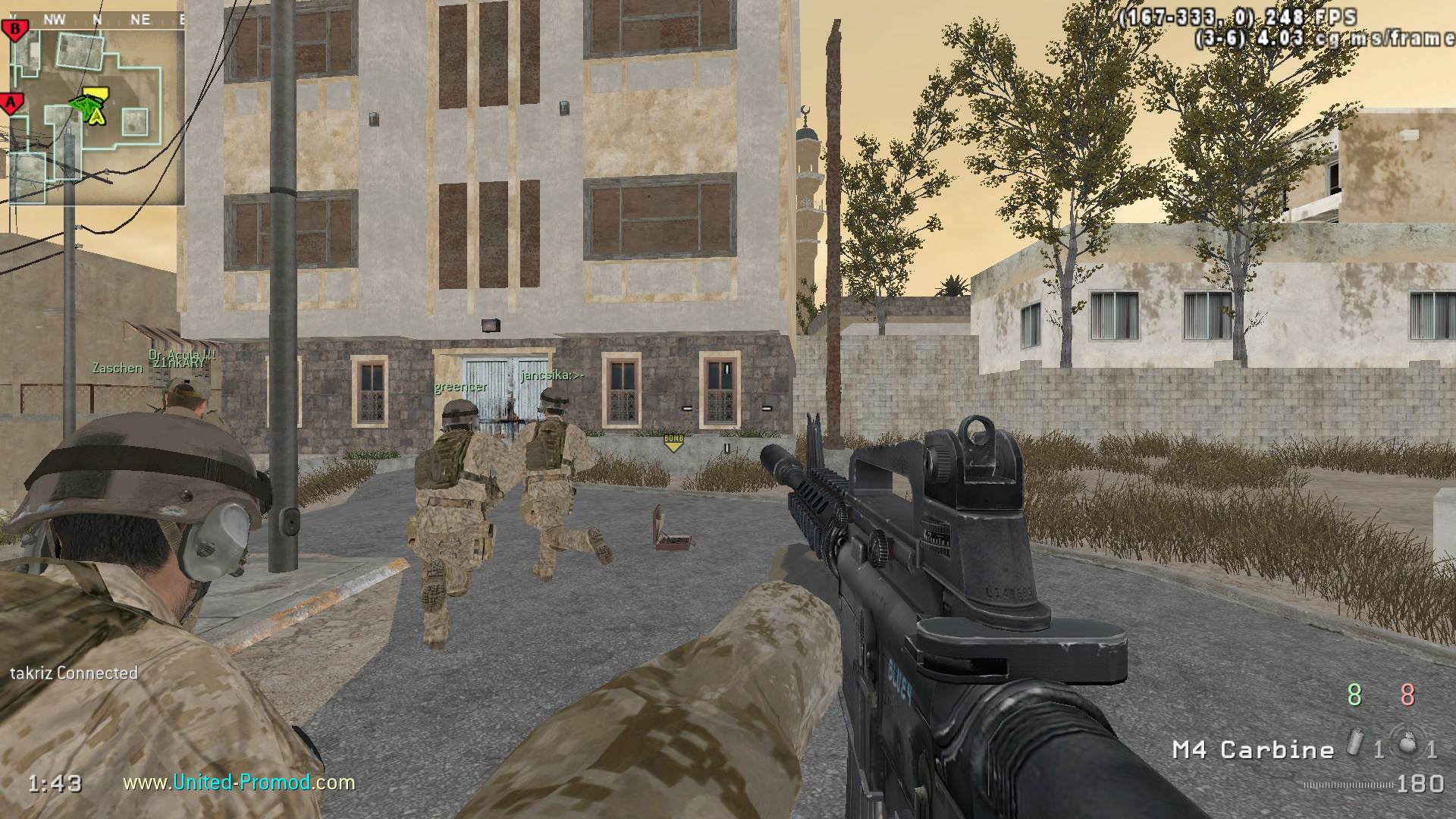Click the compass heading strip

pyautogui.click(x=95, y=20)
